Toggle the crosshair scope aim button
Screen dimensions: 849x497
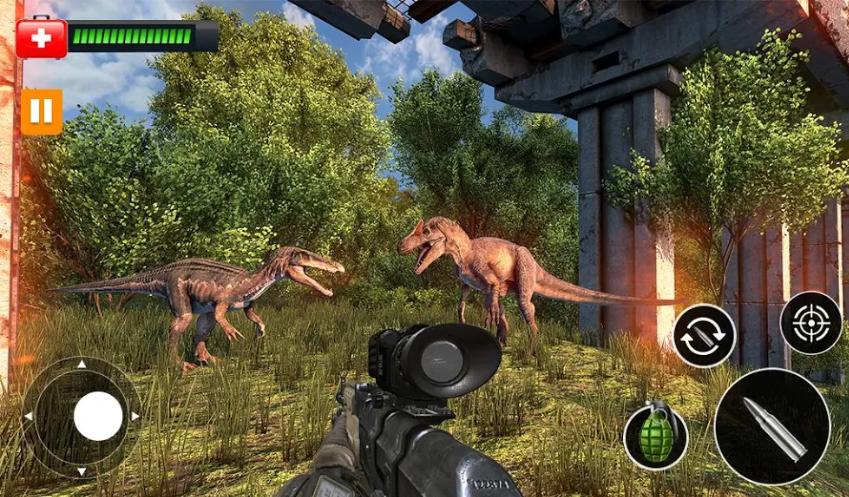click(810, 323)
